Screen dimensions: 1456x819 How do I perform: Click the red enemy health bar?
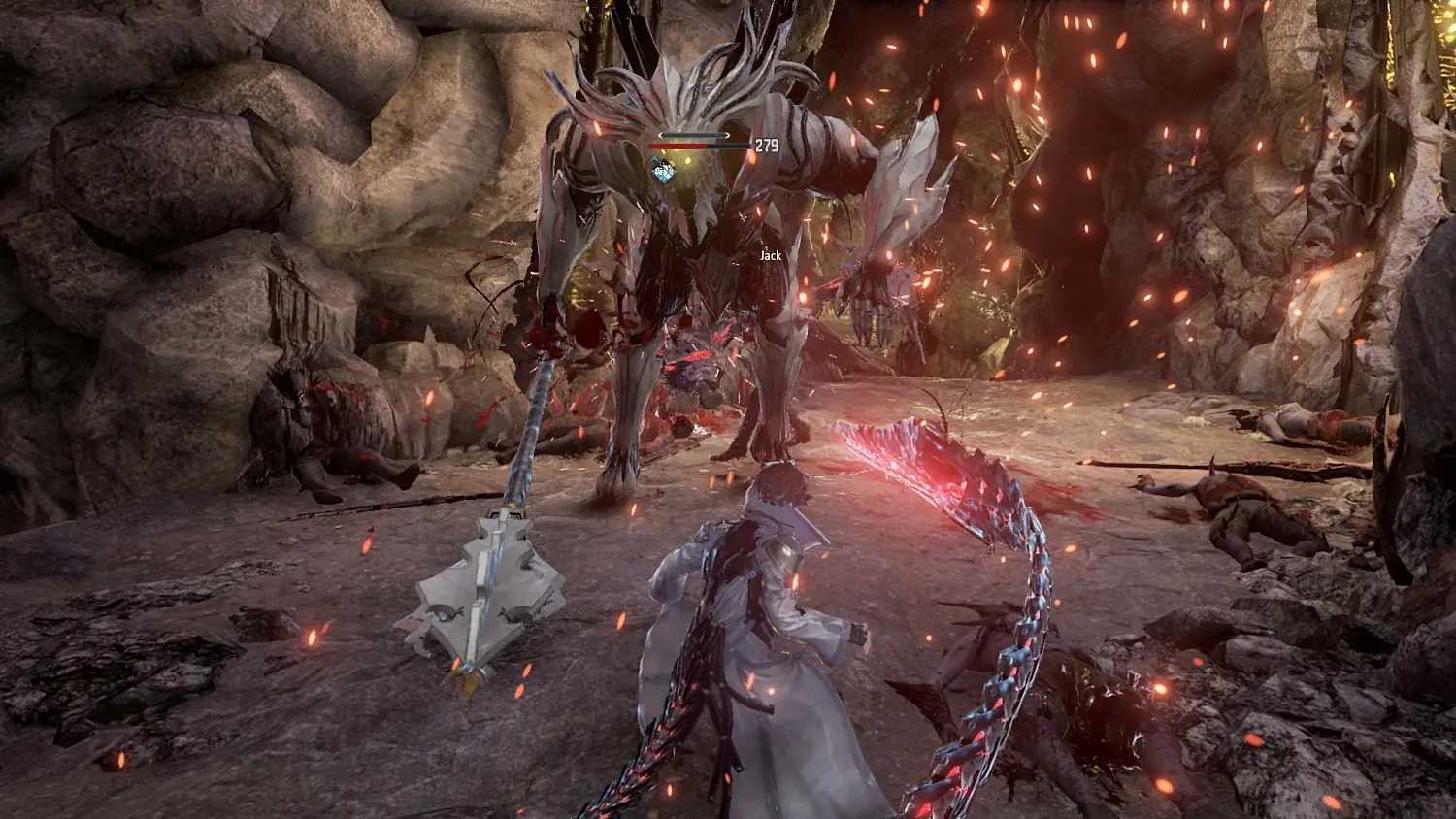(x=678, y=146)
